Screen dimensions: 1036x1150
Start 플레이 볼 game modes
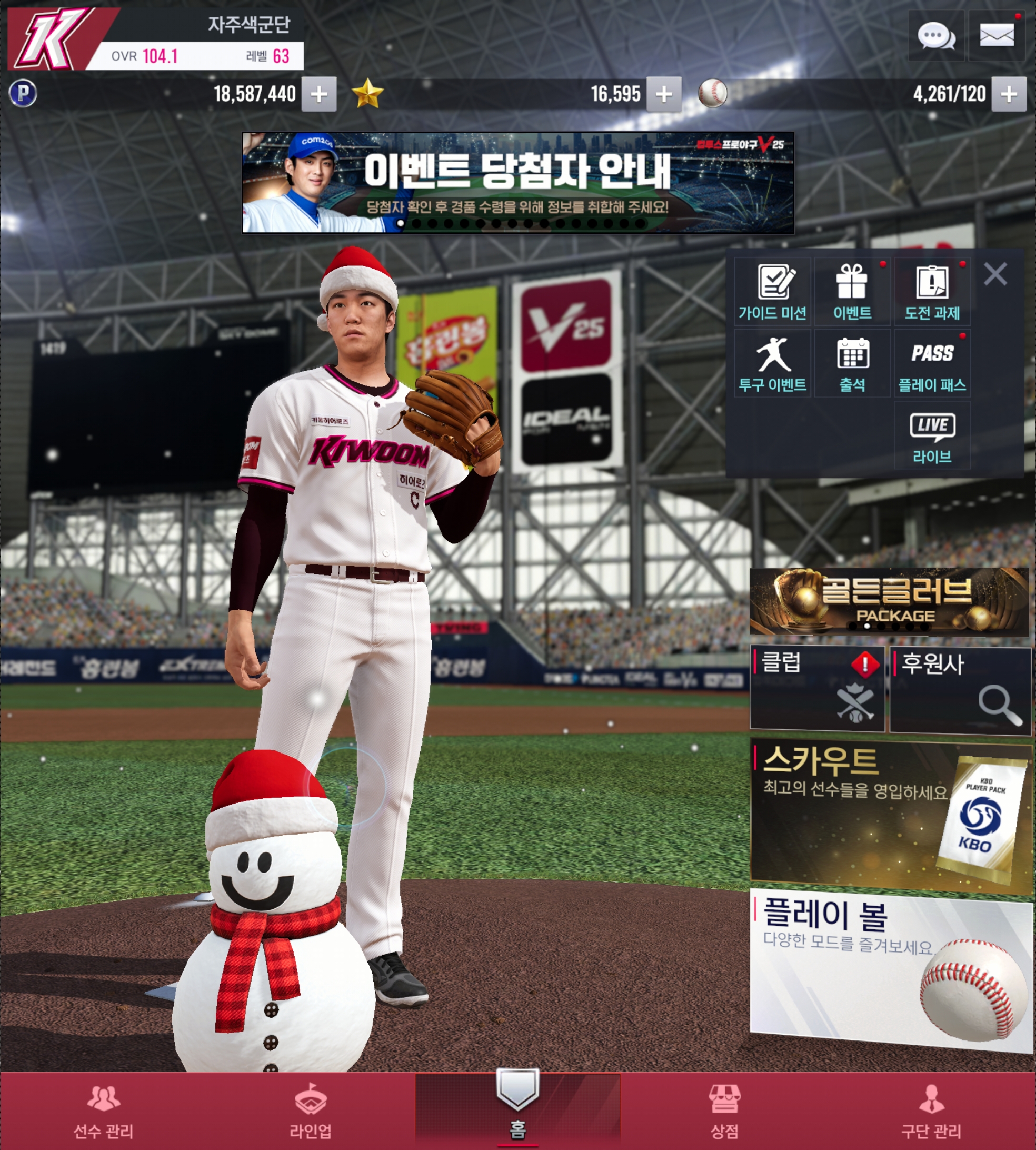pos(890,968)
